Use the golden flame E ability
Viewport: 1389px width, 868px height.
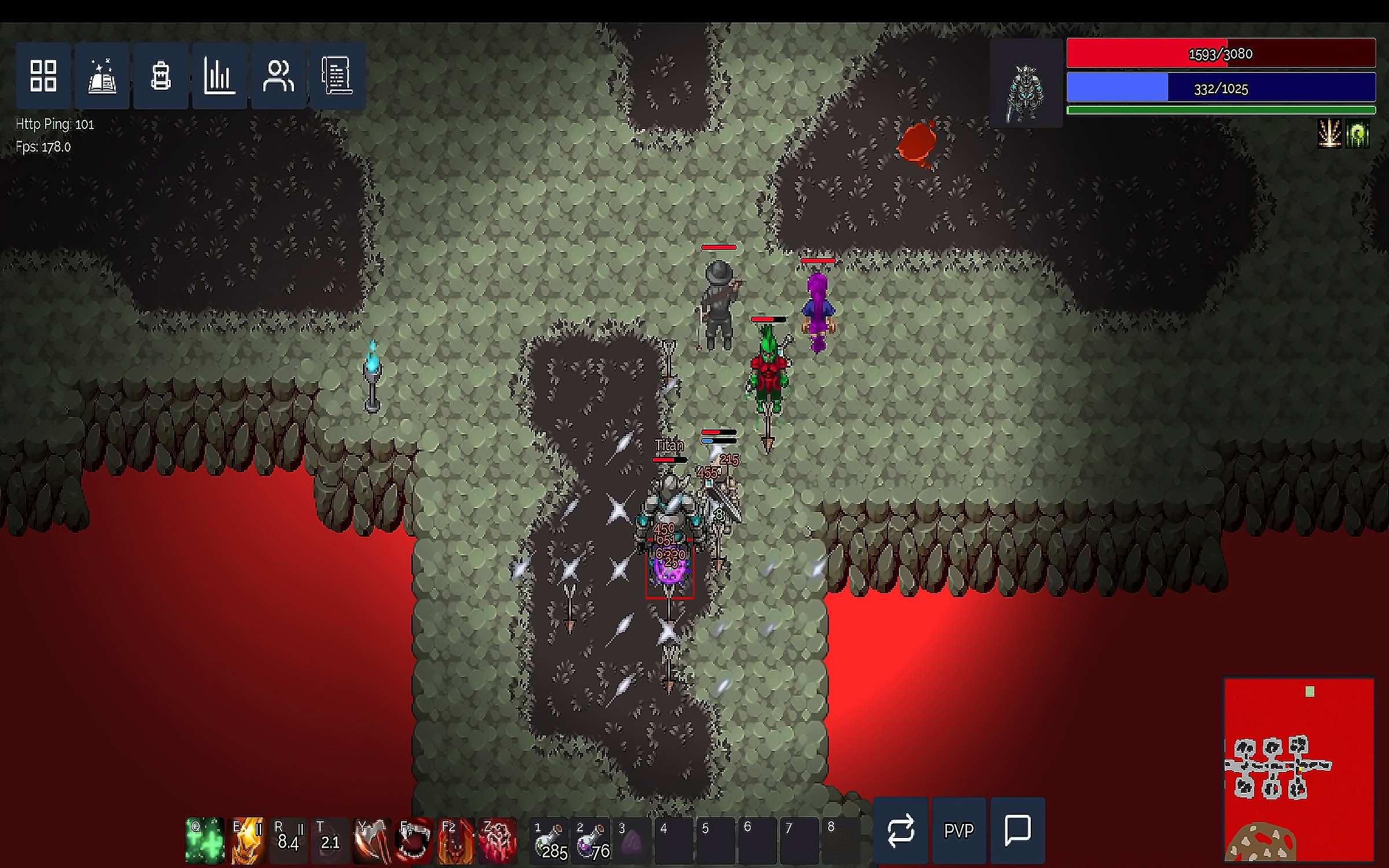coord(247,840)
